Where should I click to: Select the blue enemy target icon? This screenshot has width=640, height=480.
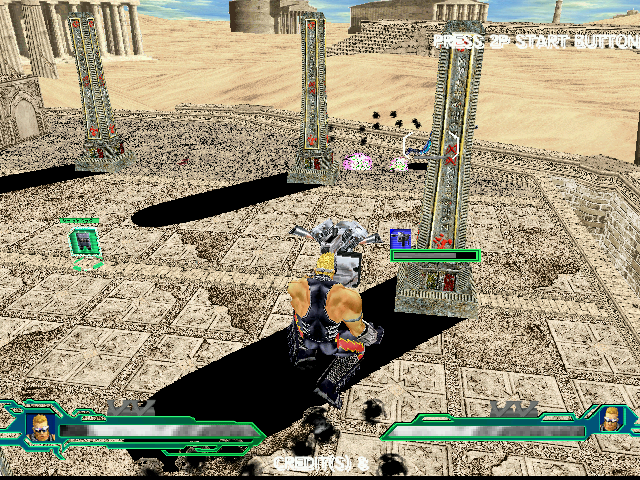[x=401, y=239]
